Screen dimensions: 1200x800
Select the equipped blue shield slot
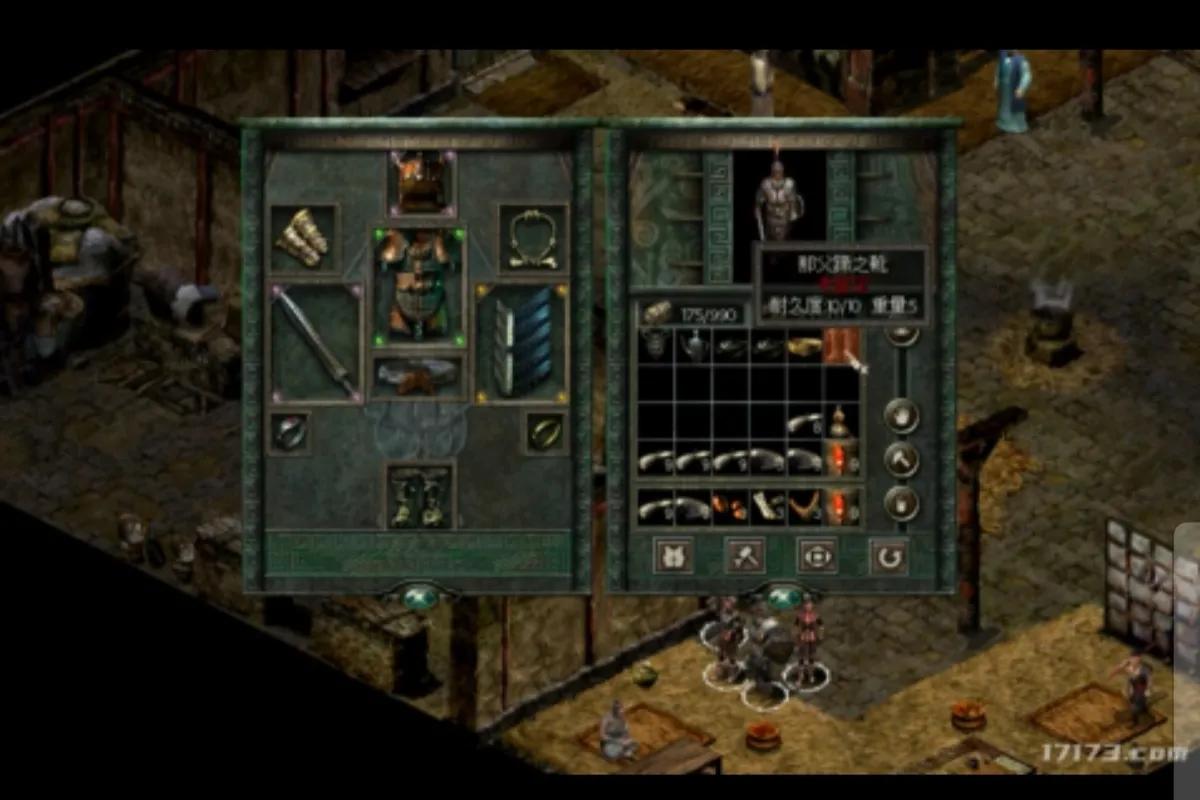tap(521, 341)
